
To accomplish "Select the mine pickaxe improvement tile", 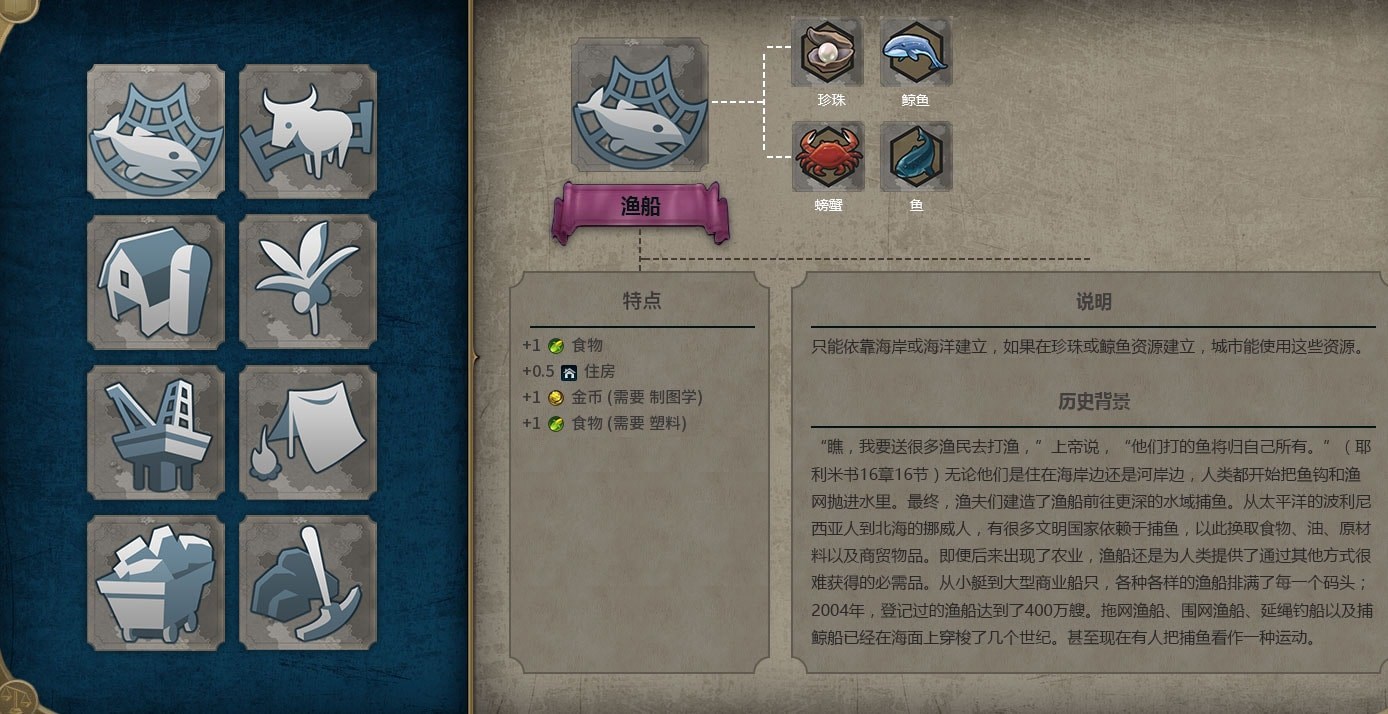I will [x=308, y=582].
